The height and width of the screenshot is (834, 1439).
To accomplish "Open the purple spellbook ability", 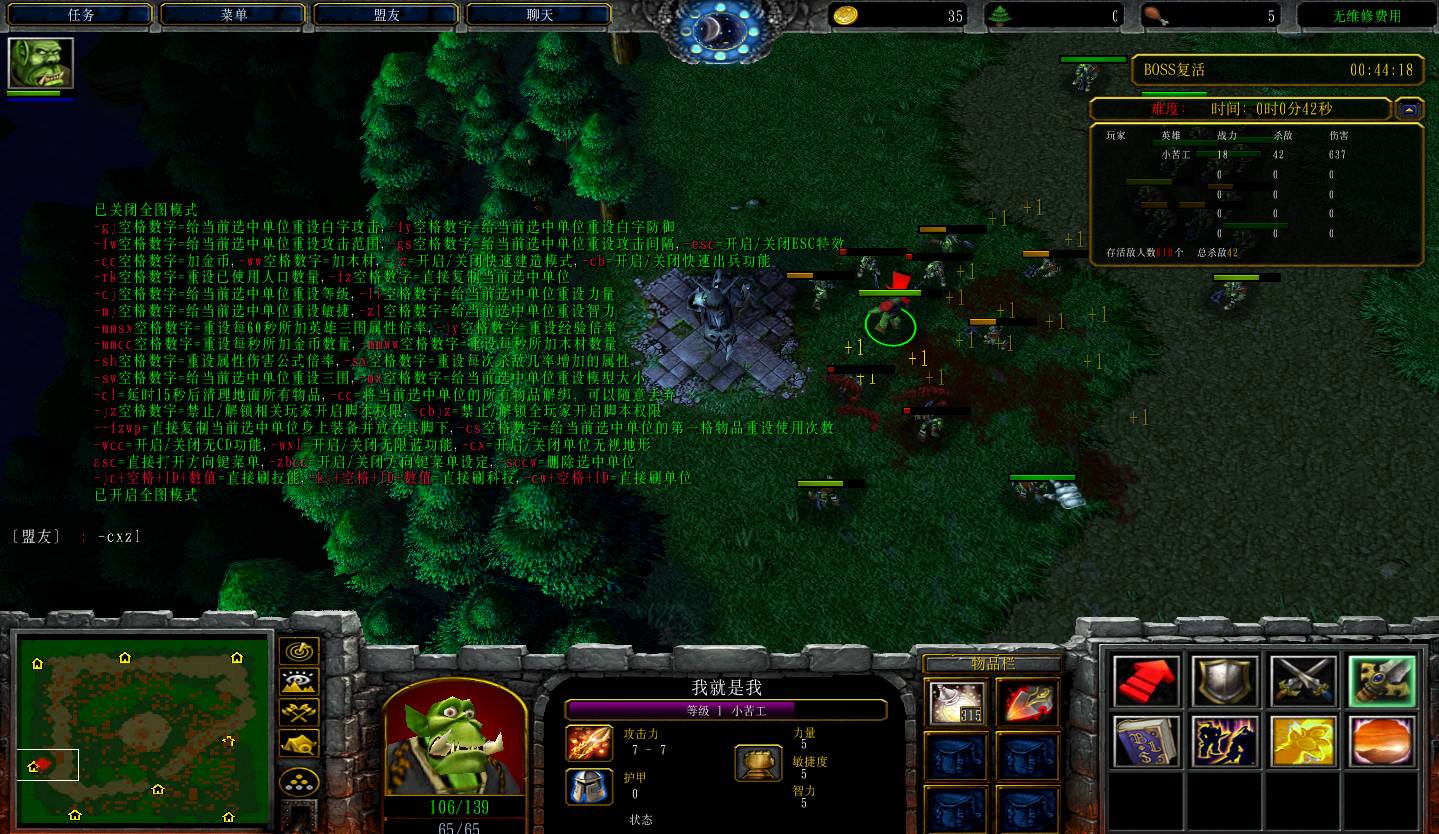I will (x=1146, y=742).
